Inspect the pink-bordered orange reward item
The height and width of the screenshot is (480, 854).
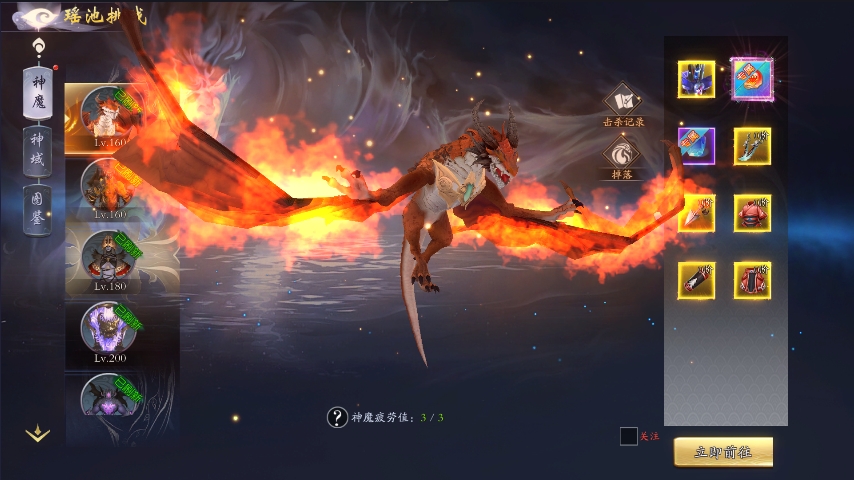pyautogui.click(x=752, y=79)
